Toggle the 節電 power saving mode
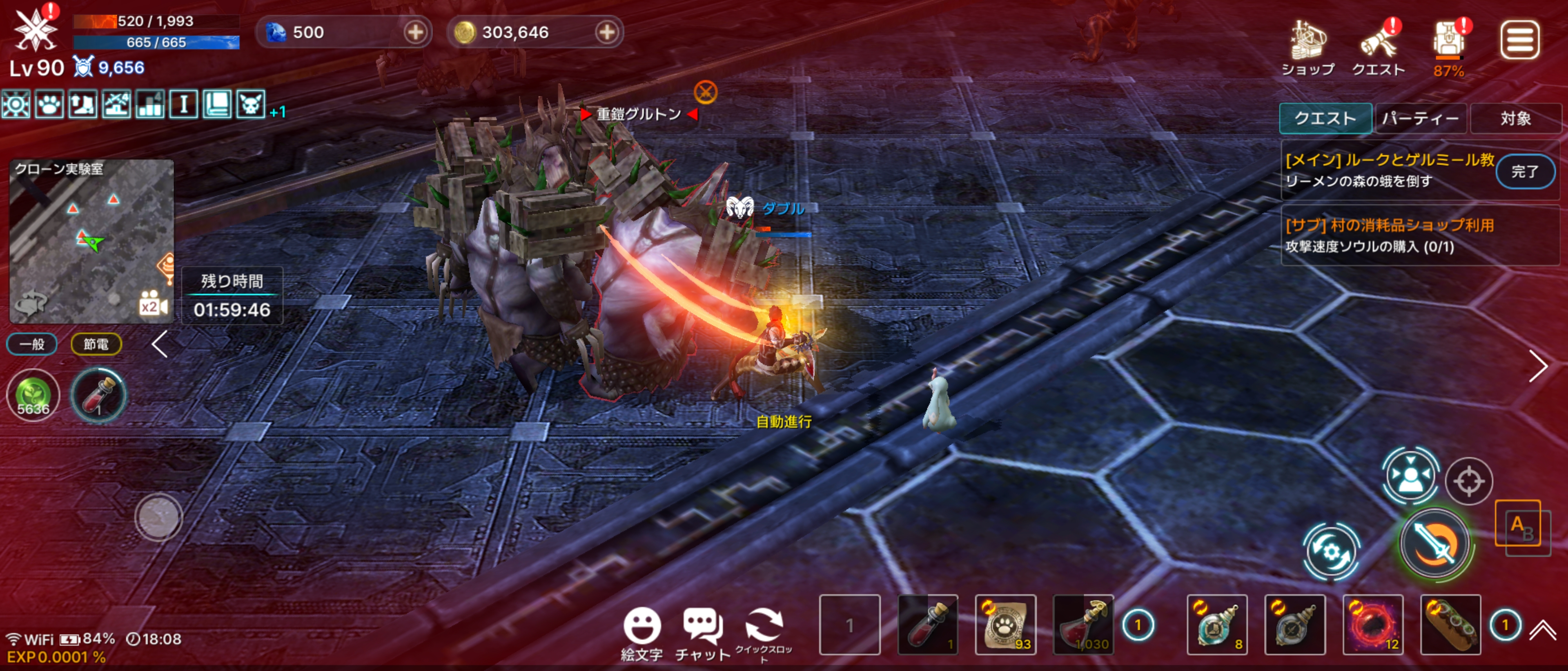 [x=96, y=344]
